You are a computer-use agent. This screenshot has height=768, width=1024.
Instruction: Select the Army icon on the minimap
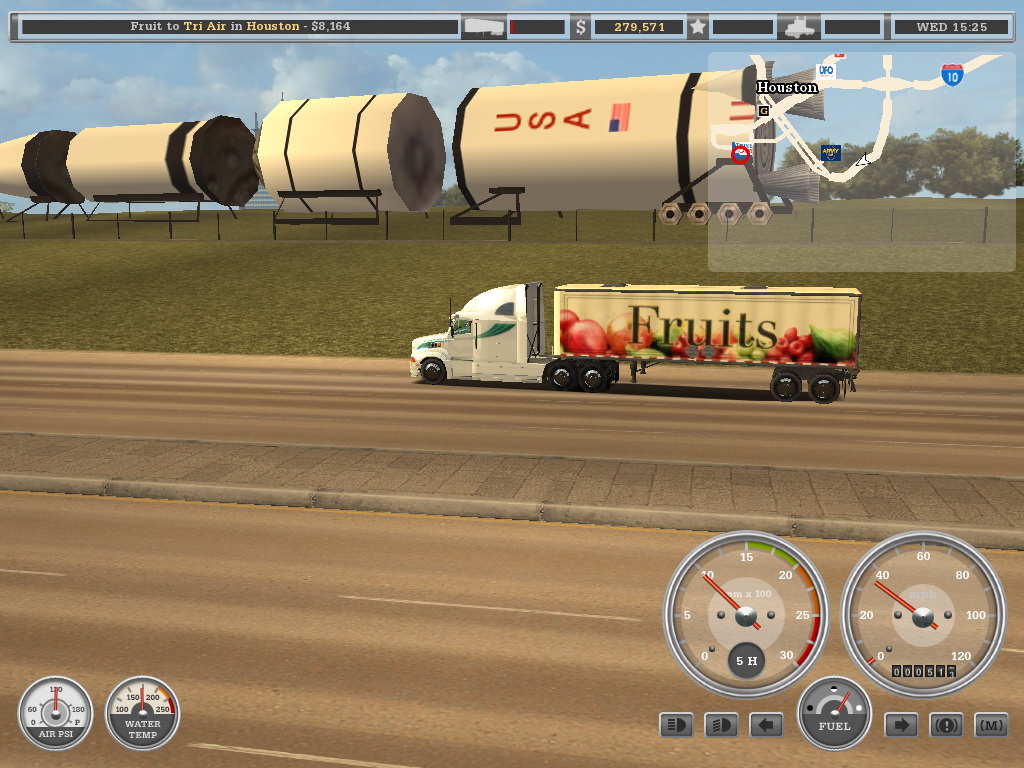830,153
